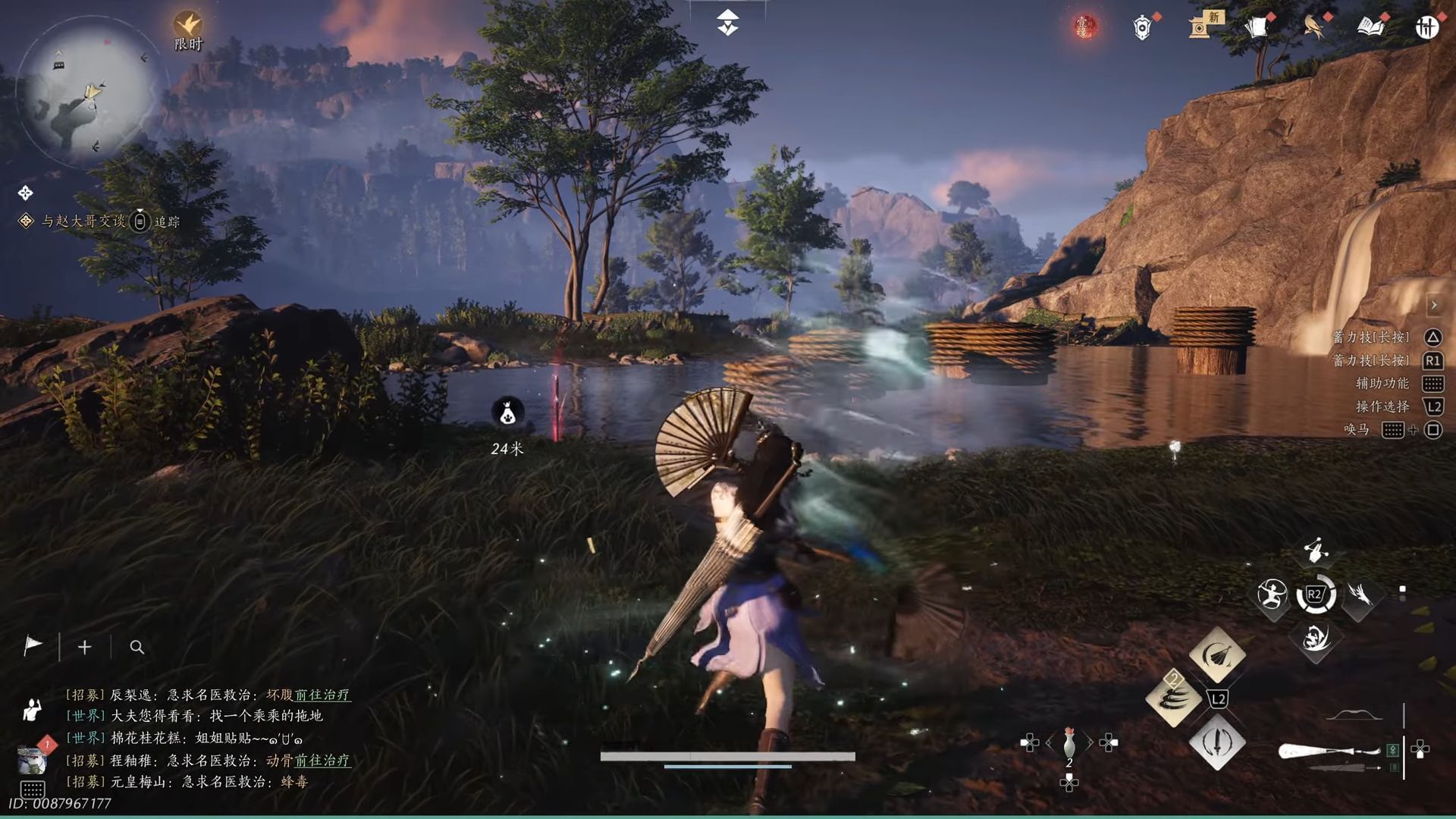Image resolution: width=1456 pixels, height=819 pixels.
Task: Activate the claw skill with 2 charges
Action: (1172, 699)
